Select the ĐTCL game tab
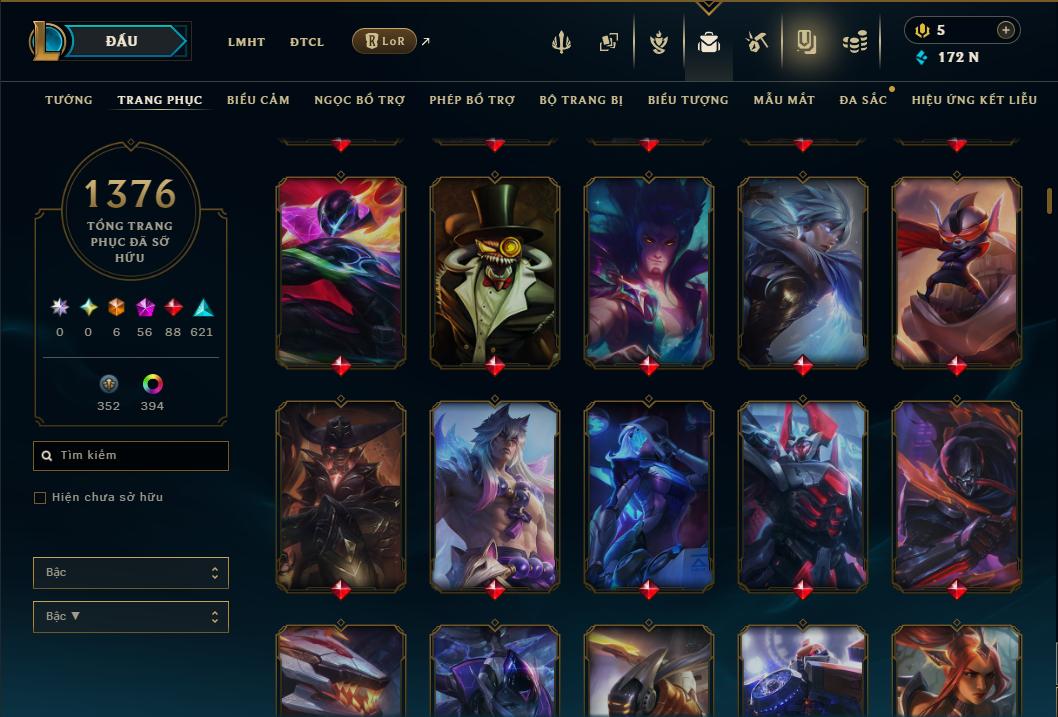1058x717 pixels. point(307,42)
